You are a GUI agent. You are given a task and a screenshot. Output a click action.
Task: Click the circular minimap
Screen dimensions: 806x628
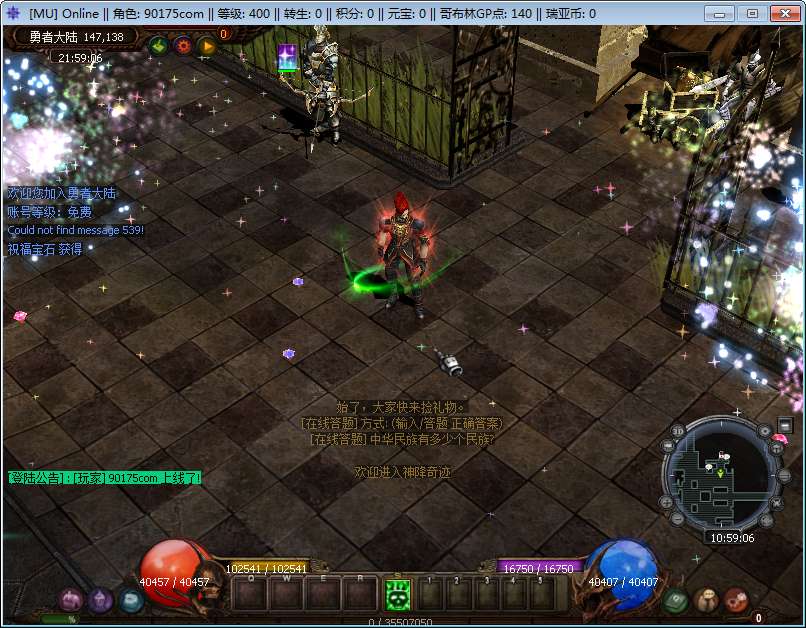[721, 475]
